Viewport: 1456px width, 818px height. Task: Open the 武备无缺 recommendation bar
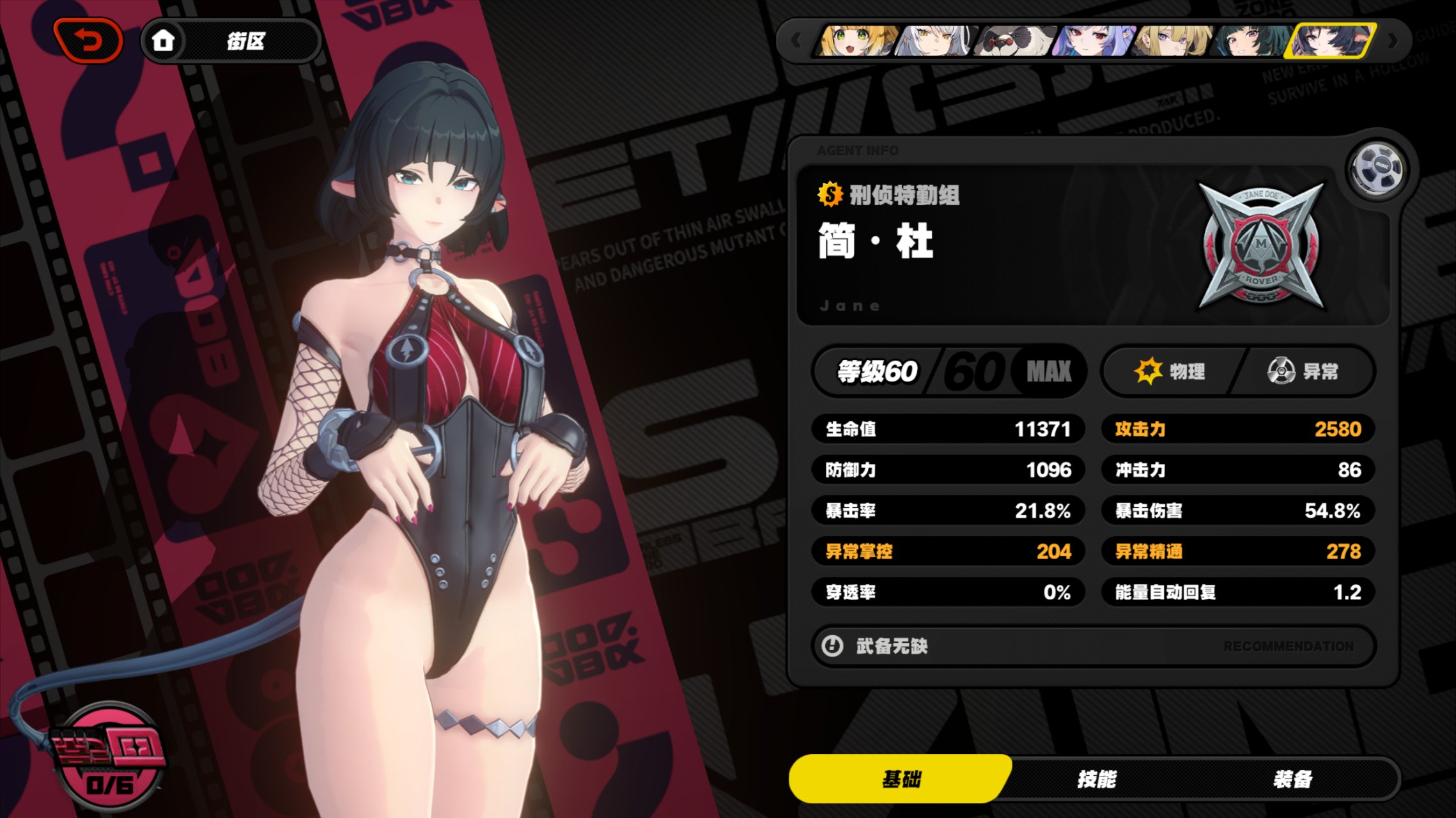pyautogui.click(x=1093, y=646)
